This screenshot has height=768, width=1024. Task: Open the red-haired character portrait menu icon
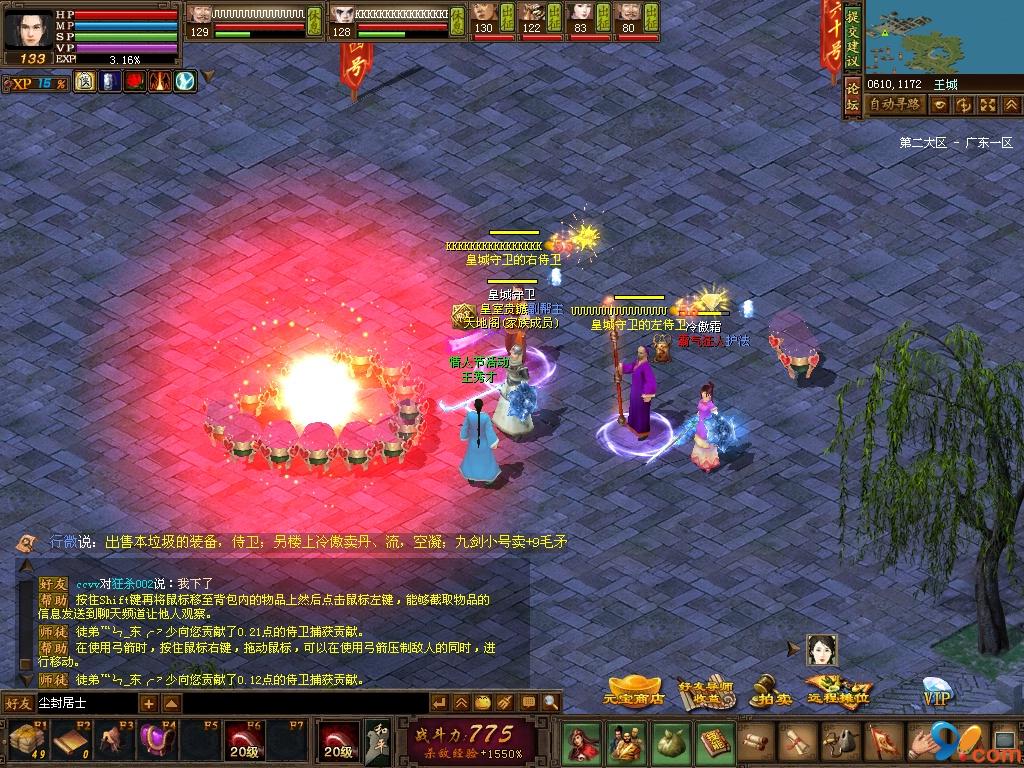click(x=580, y=742)
